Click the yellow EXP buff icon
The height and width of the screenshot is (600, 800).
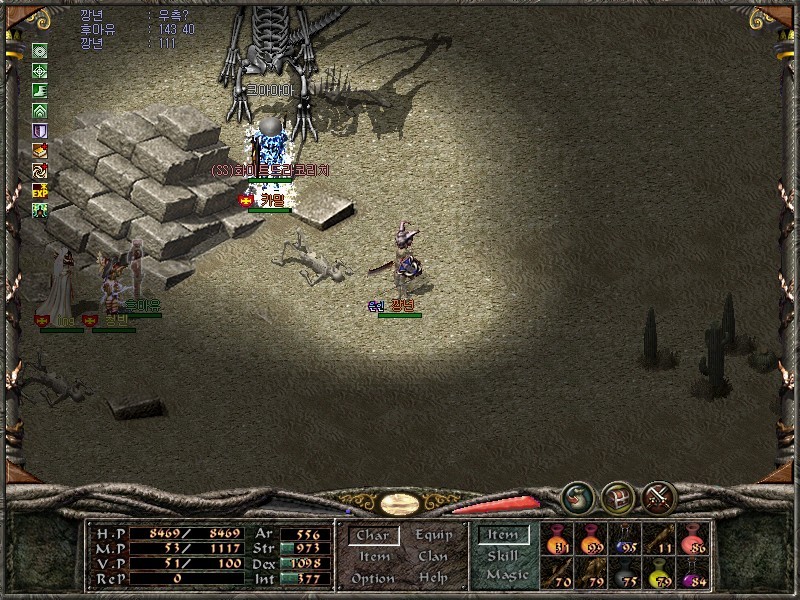click(40, 190)
